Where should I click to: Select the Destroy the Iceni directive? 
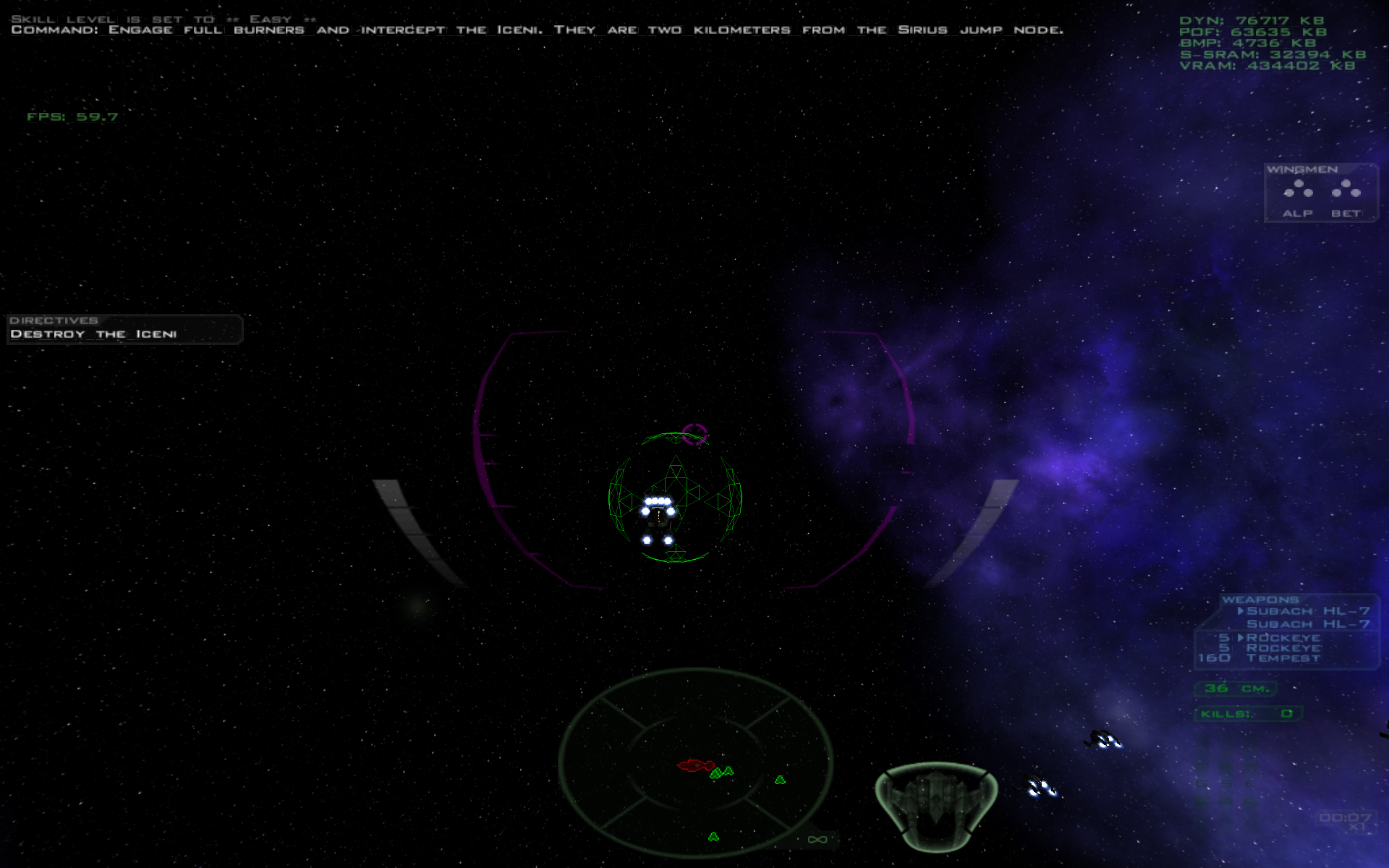(94, 334)
